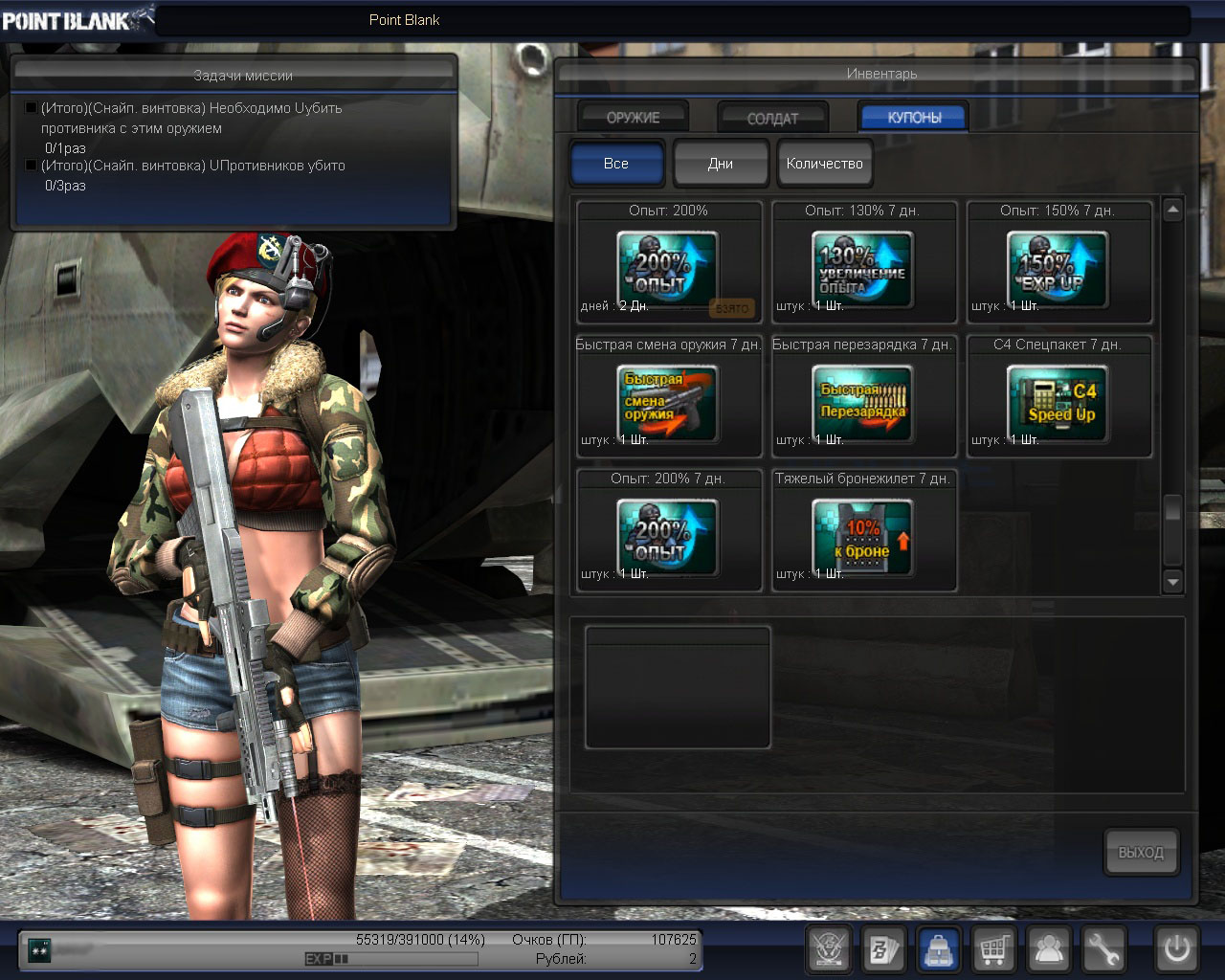Select the КУПОНЫ tab
The height and width of the screenshot is (980, 1225).
click(x=914, y=117)
